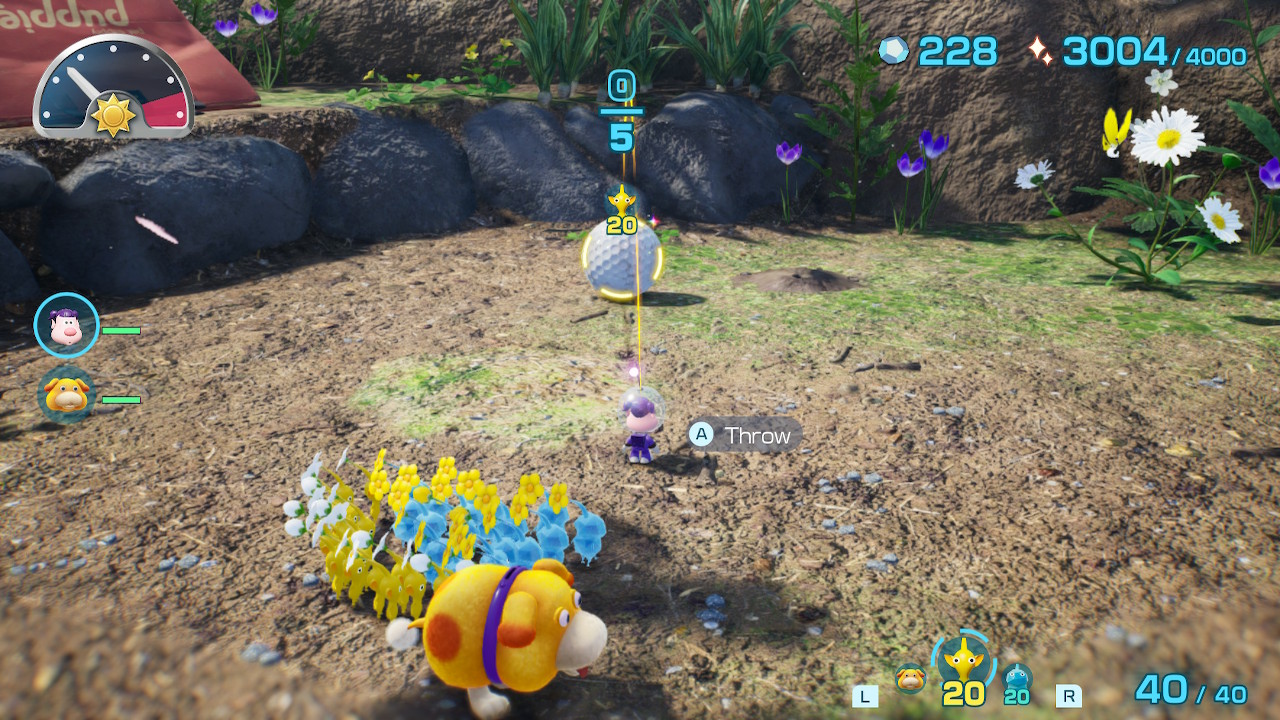
Task: Select the Yellow Pikmin squad icon
Action: pyautogui.click(x=963, y=661)
